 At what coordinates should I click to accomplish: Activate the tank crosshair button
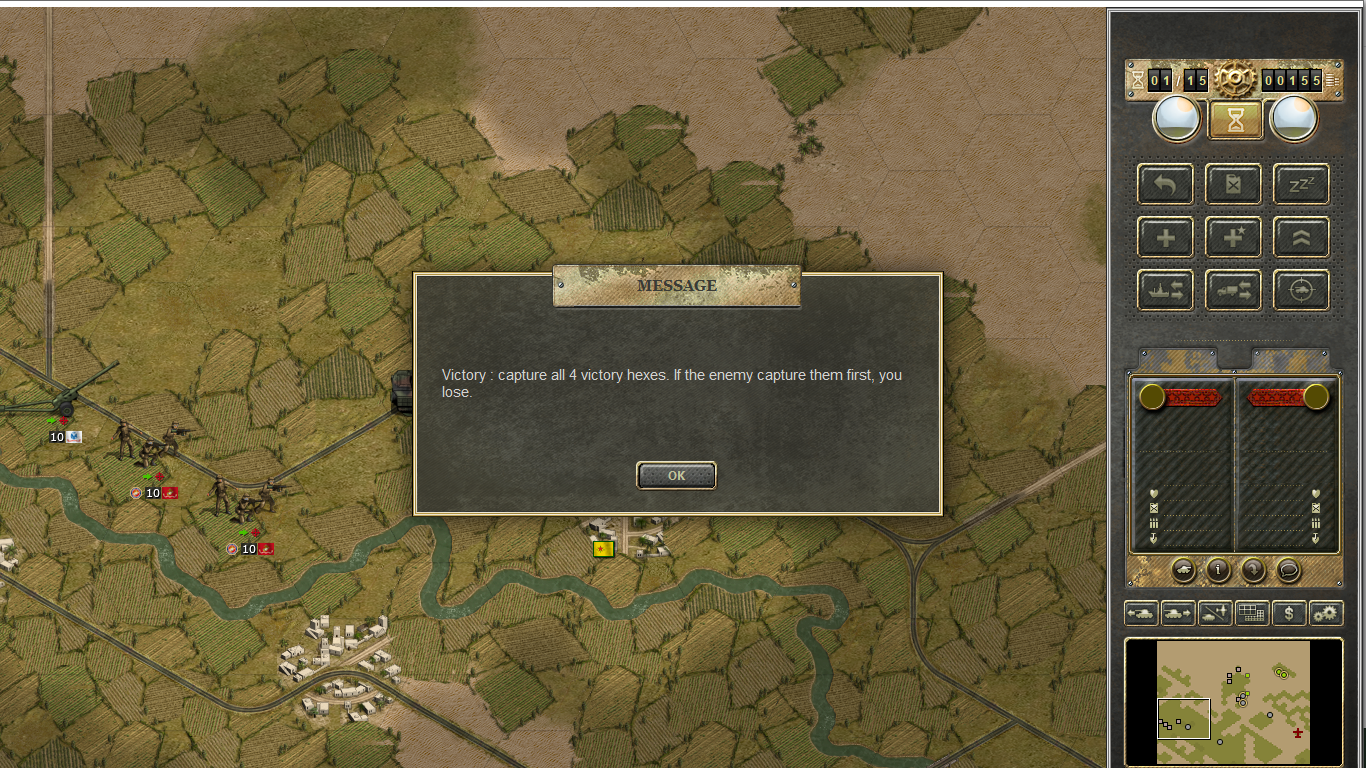[1301, 291]
